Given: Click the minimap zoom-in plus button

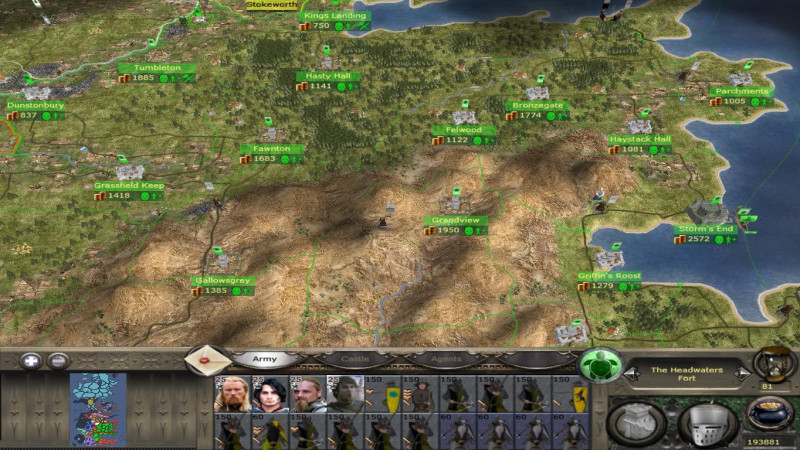Looking at the screenshot, I should tap(29, 361).
